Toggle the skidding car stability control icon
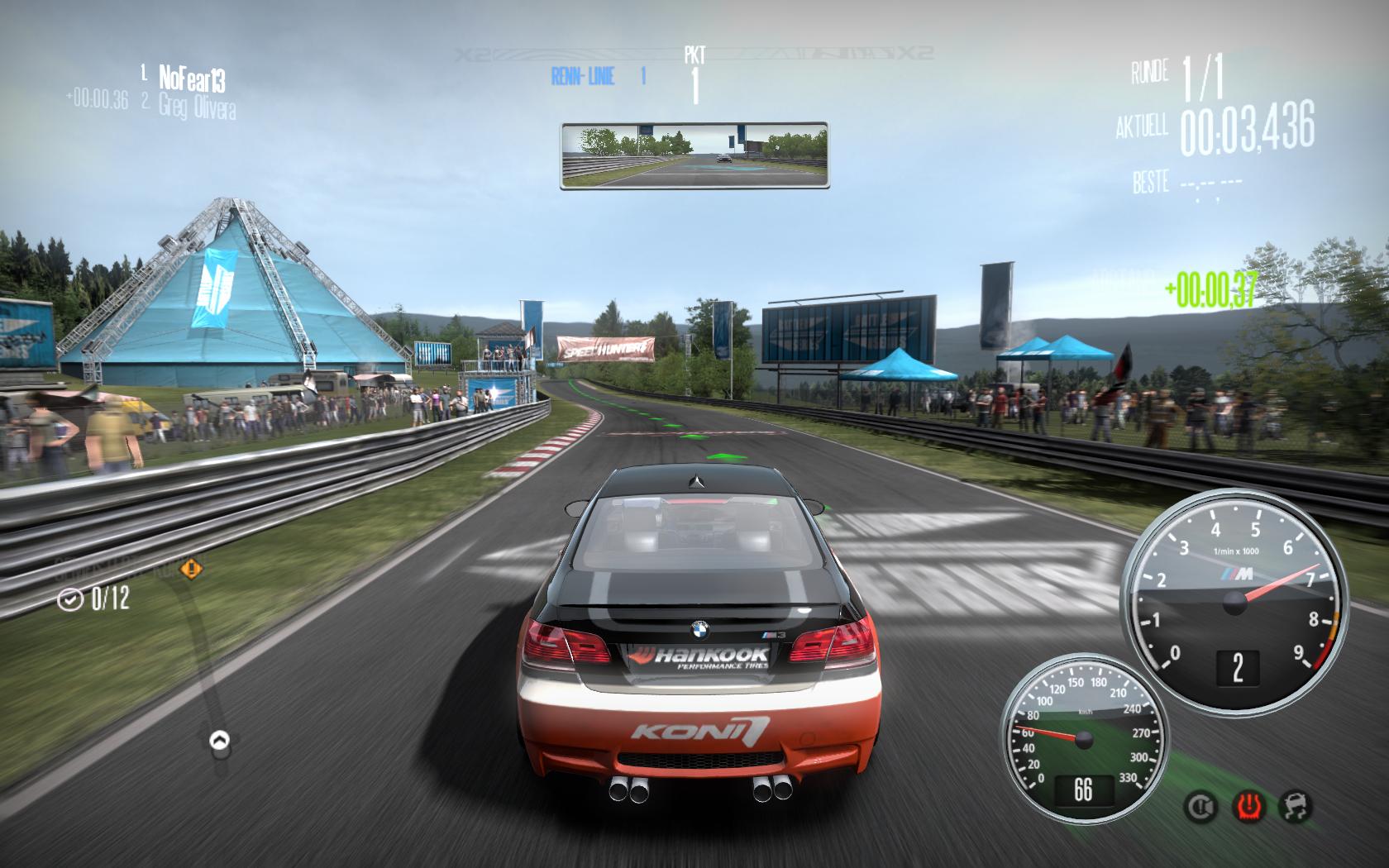The width and height of the screenshot is (1389, 868). (1295, 806)
